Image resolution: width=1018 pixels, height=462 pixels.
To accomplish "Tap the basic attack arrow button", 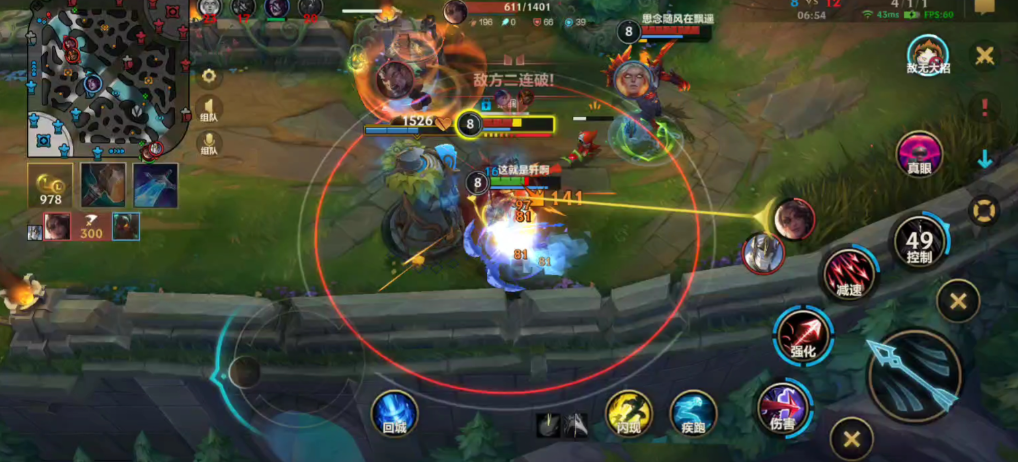I will coord(914,376).
